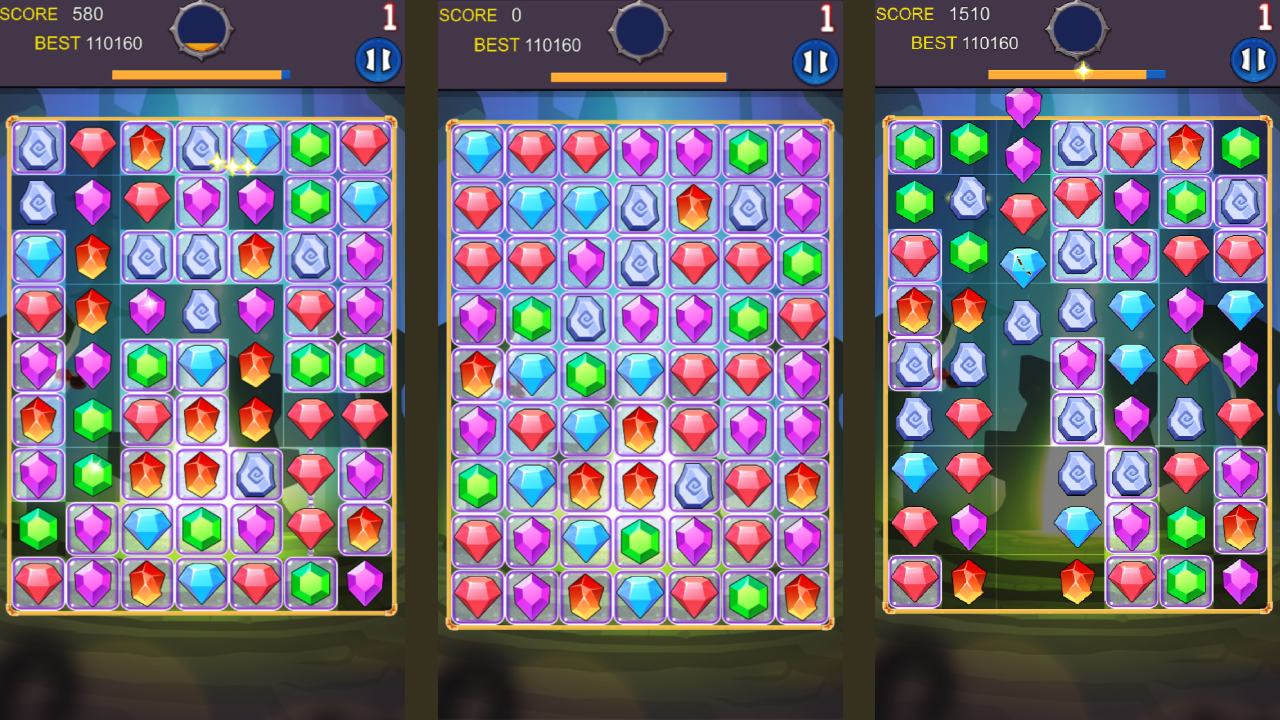Tap the pause icon in the middle panel
This screenshot has width=1280, height=720.
tap(816, 59)
